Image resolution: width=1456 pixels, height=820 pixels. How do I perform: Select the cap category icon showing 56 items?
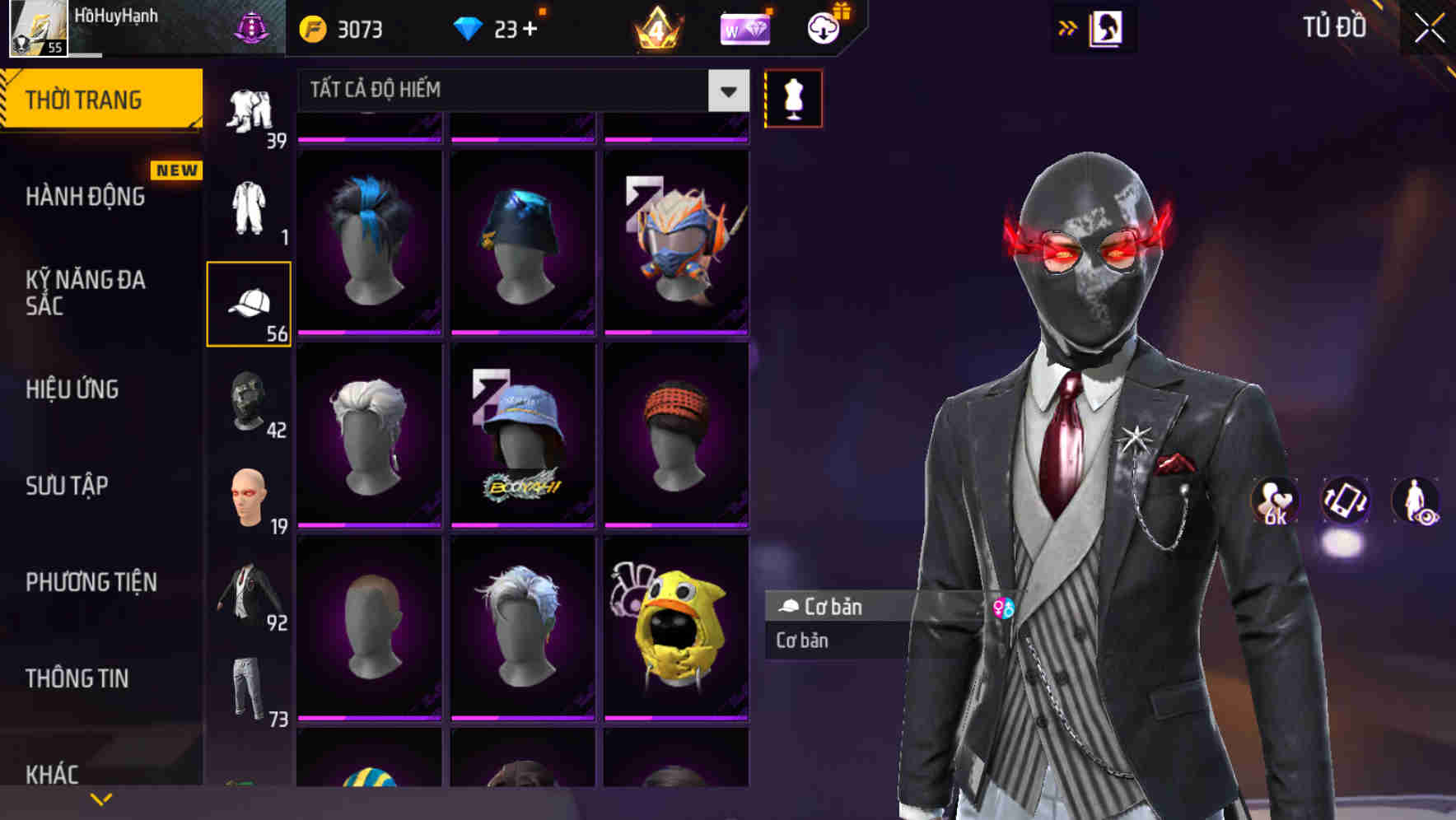[249, 305]
